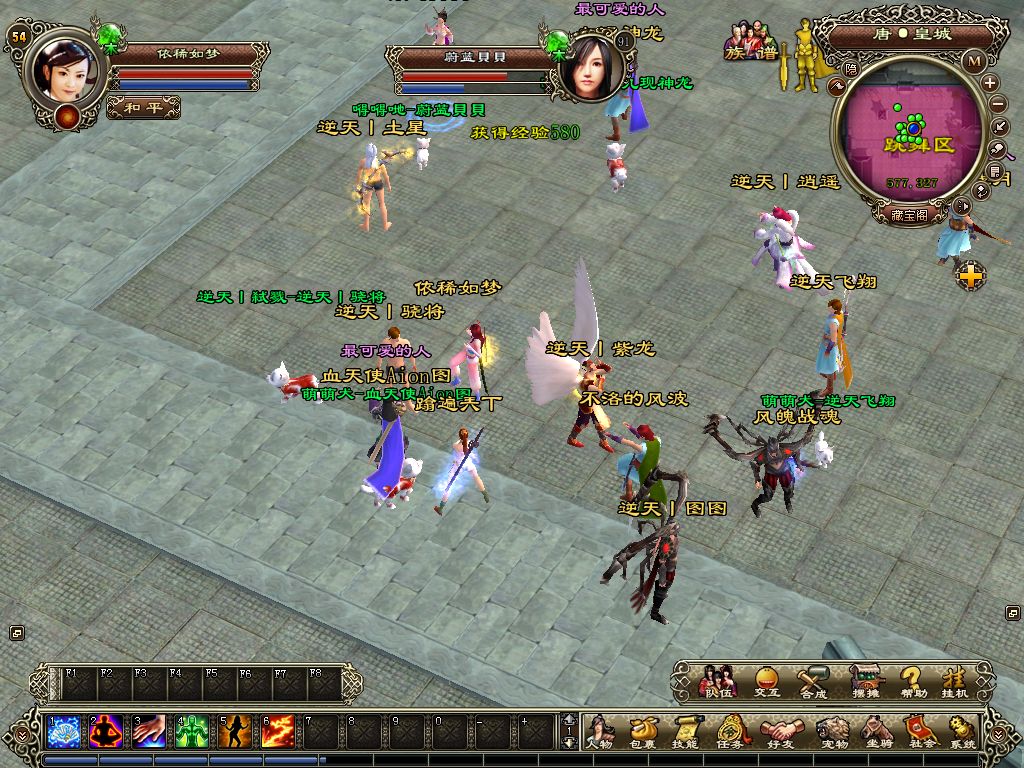Open the 帮助 help question mark
Viewport: 1024px width, 768px height.
(911, 681)
